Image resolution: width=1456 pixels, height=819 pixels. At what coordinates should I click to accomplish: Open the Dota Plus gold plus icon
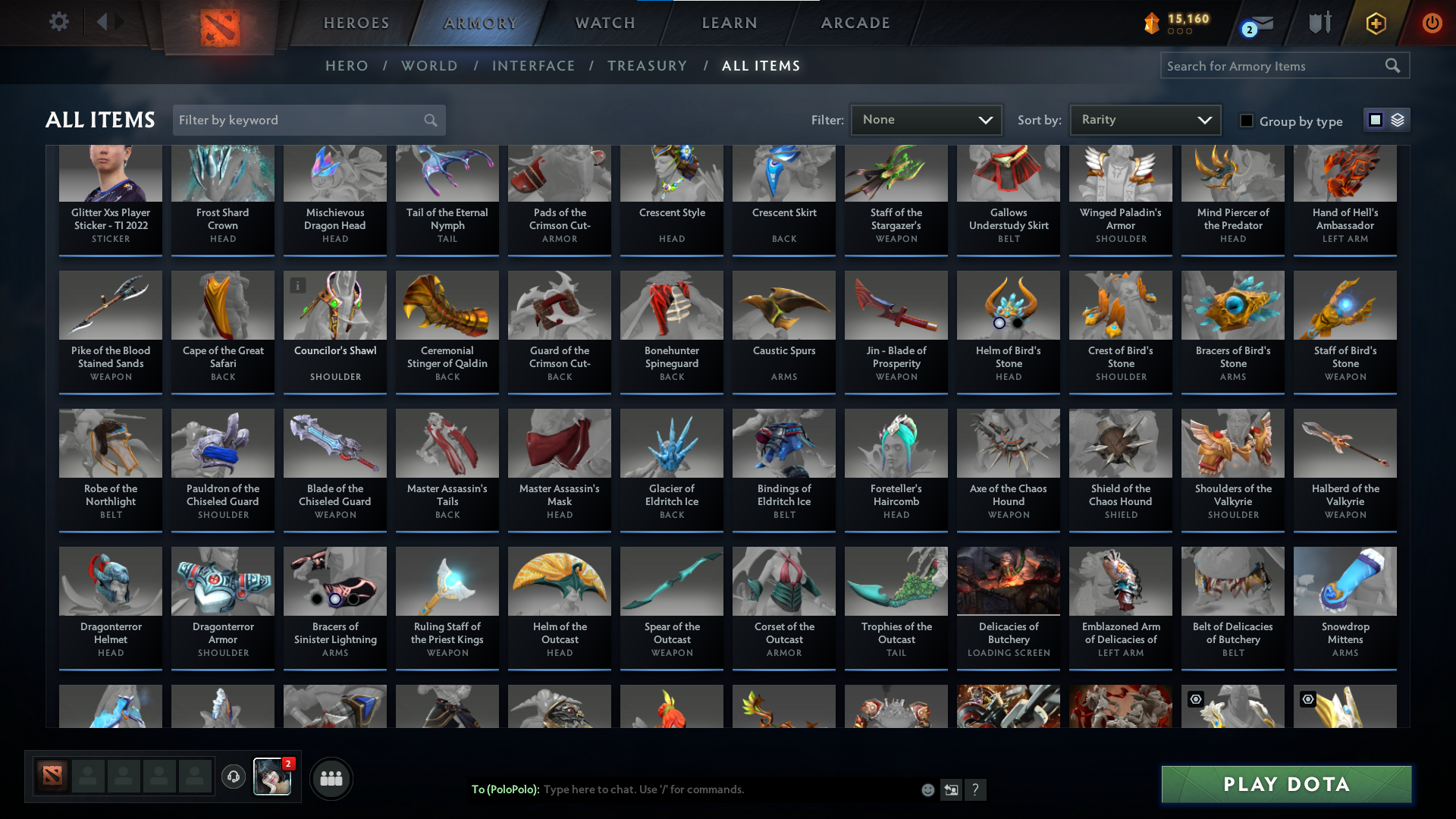point(1375,23)
